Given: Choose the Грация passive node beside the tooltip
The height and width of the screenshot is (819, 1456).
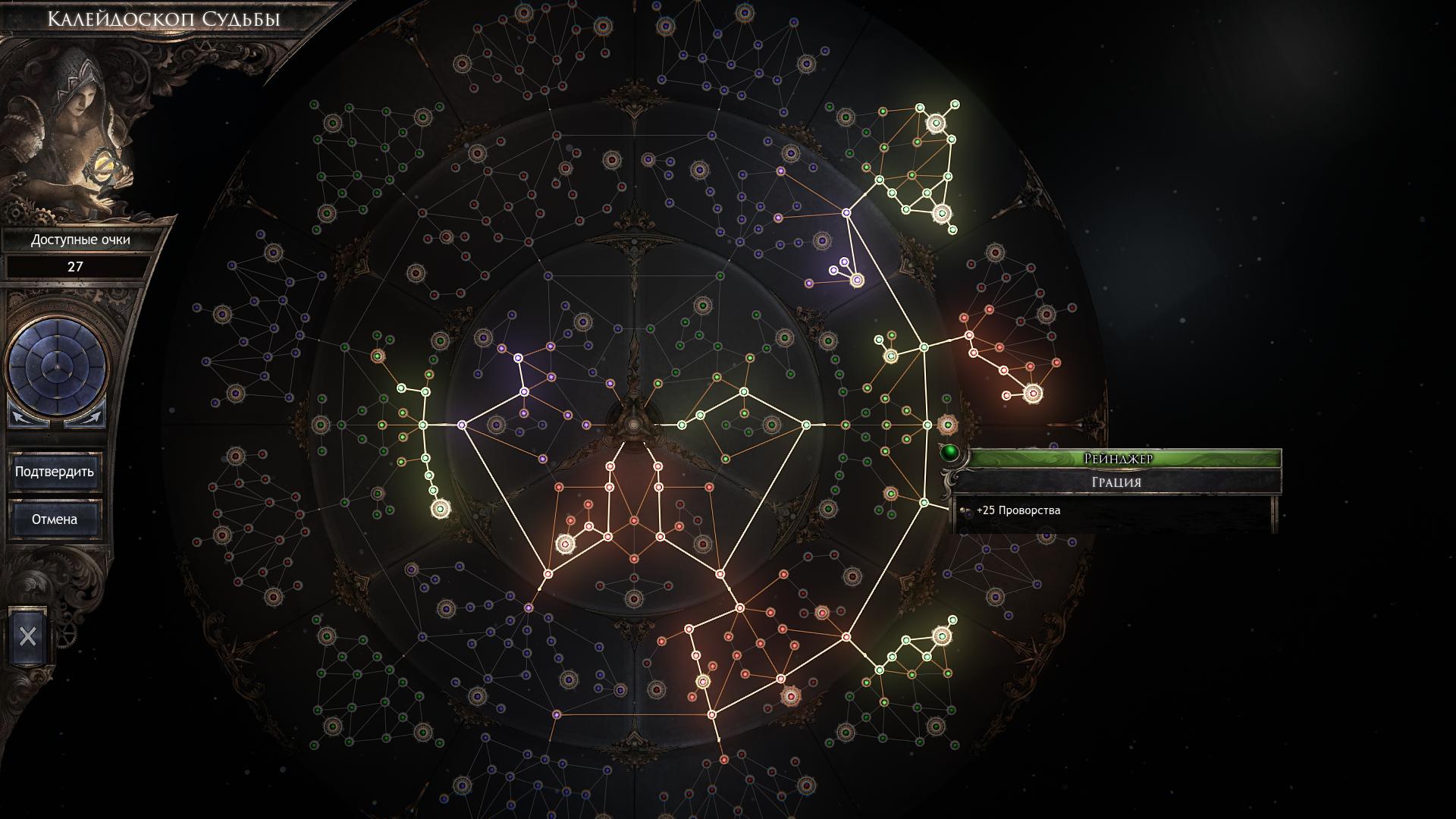Looking at the screenshot, I should (x=947, y=425).
